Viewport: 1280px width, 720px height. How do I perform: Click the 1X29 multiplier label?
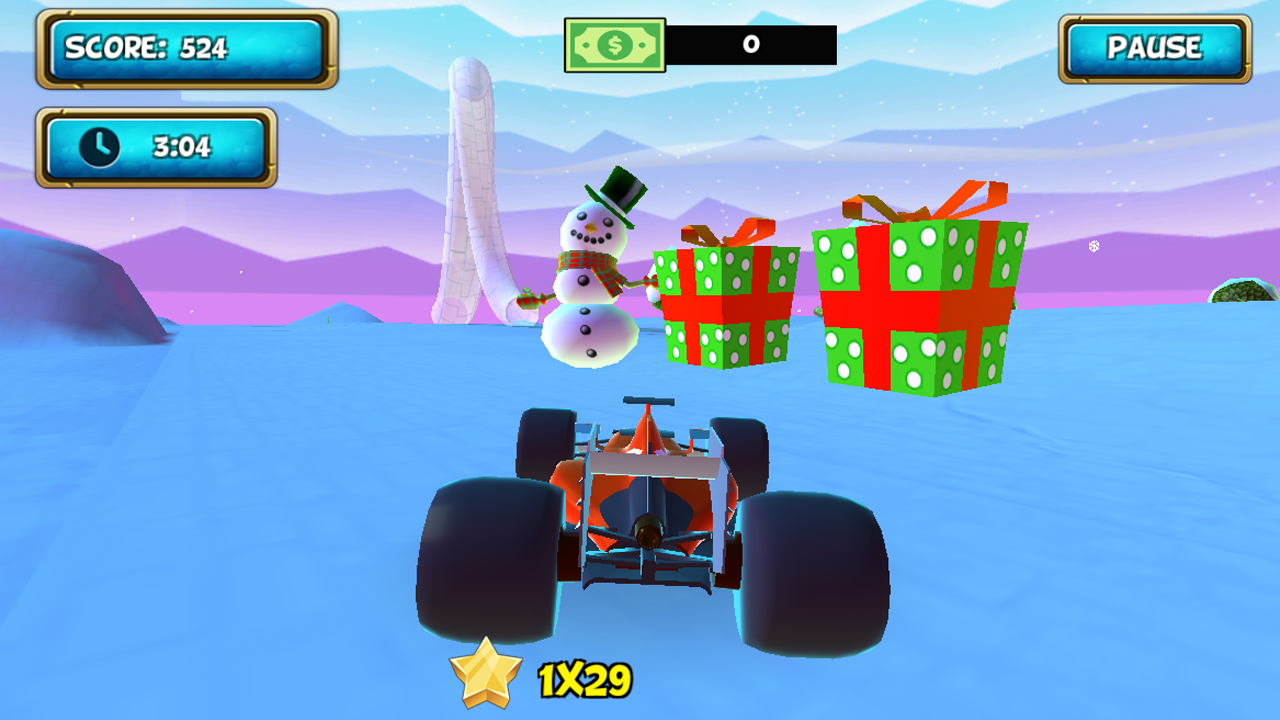[x=582, y=678]
